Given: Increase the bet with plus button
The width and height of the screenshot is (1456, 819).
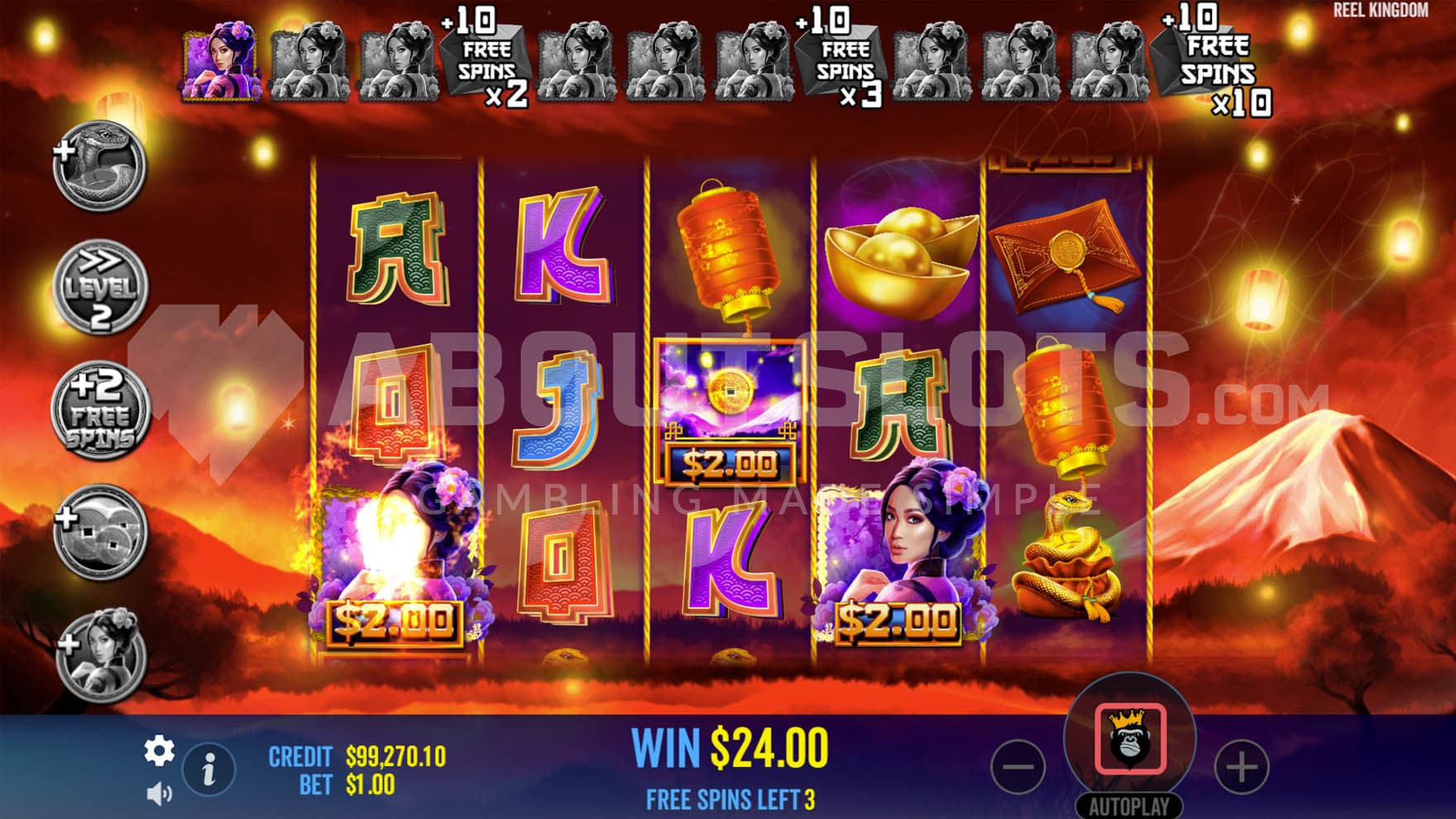Looking at the screenshot, I should coord(1241,767).
